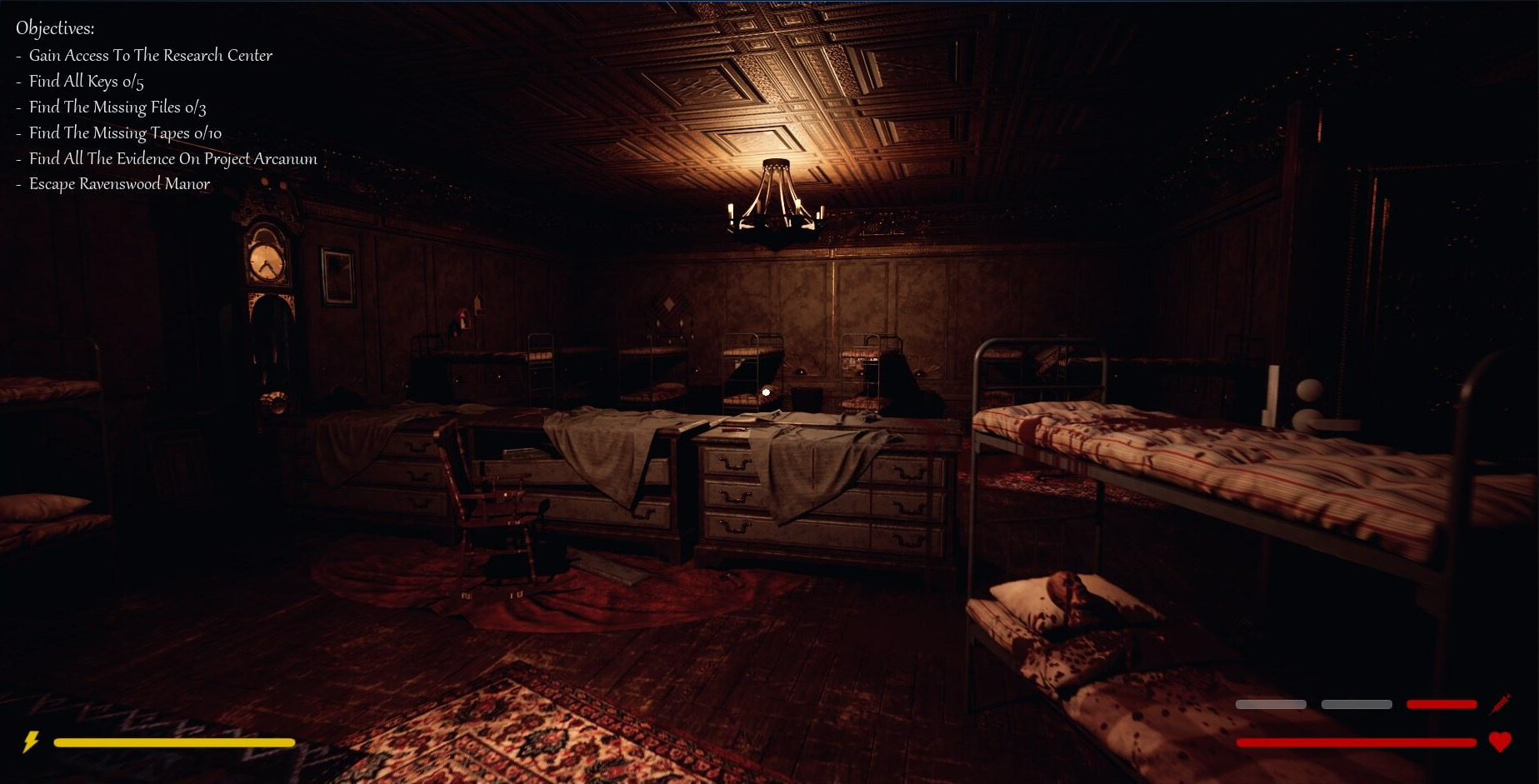Viewport: 1539px width, 784px height.
Task: Click the center crosshair dot reticle
Action: pyautogui.click(x=765, y=392)
